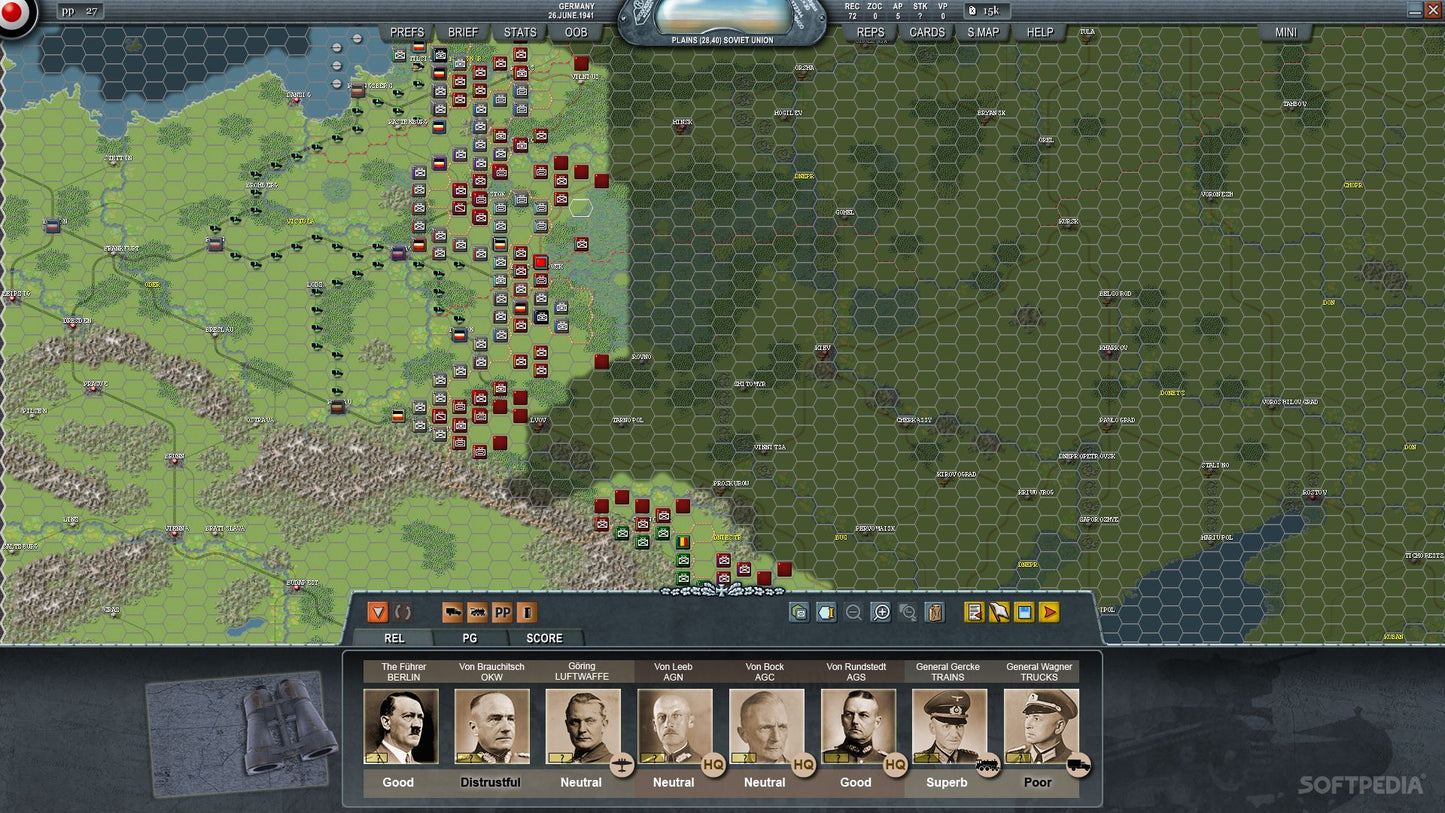Select the zoom in magnifier tool
The height and width of the screenshot is (813, 1445).
click(x=882, y=612)
